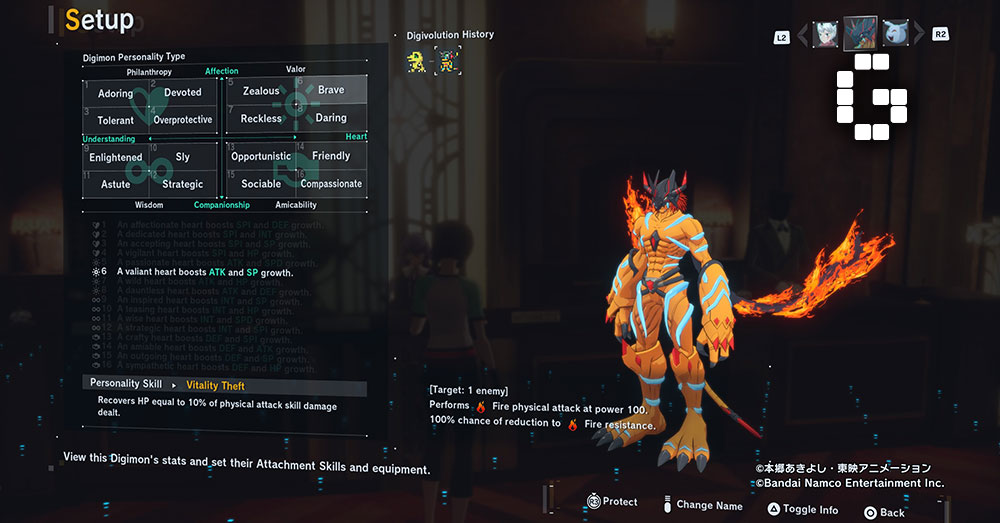The width and height of the screenshot is (1000, 523).
Task: Choose the Overprotective personality type
Action: click(183, 120)
